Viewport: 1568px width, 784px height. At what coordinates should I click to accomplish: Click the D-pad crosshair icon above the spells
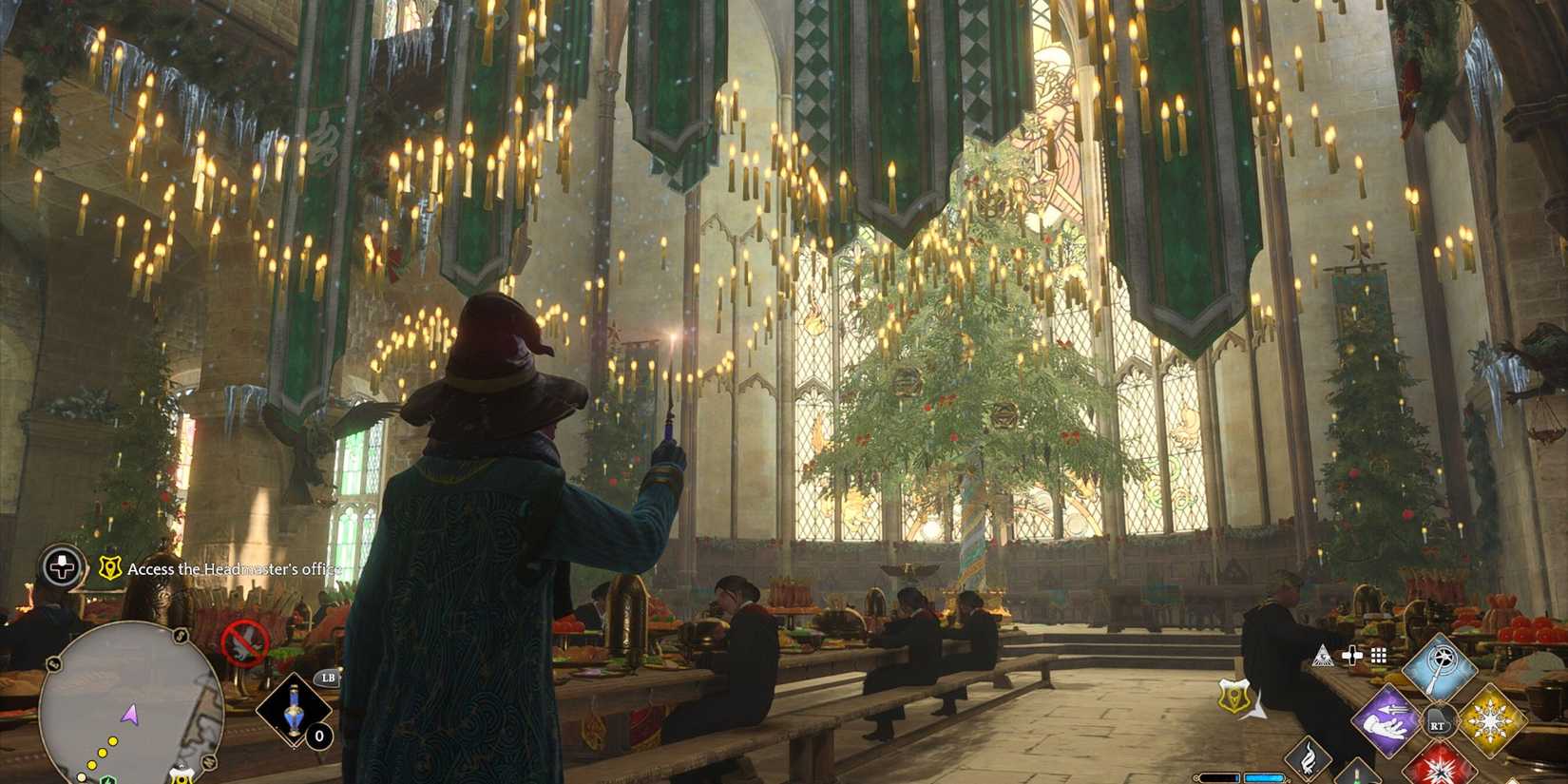click(x=1353, y=654)
